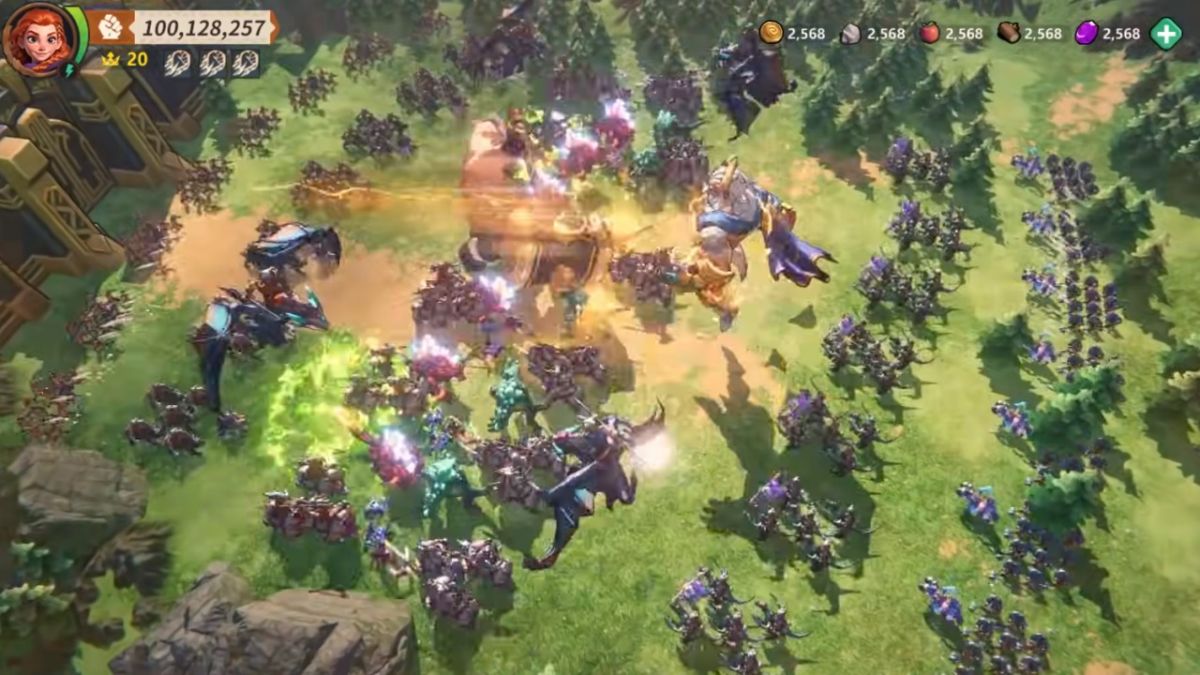Tap the green plus button to add resources
1200x675 pixels.
(1165, 33)
